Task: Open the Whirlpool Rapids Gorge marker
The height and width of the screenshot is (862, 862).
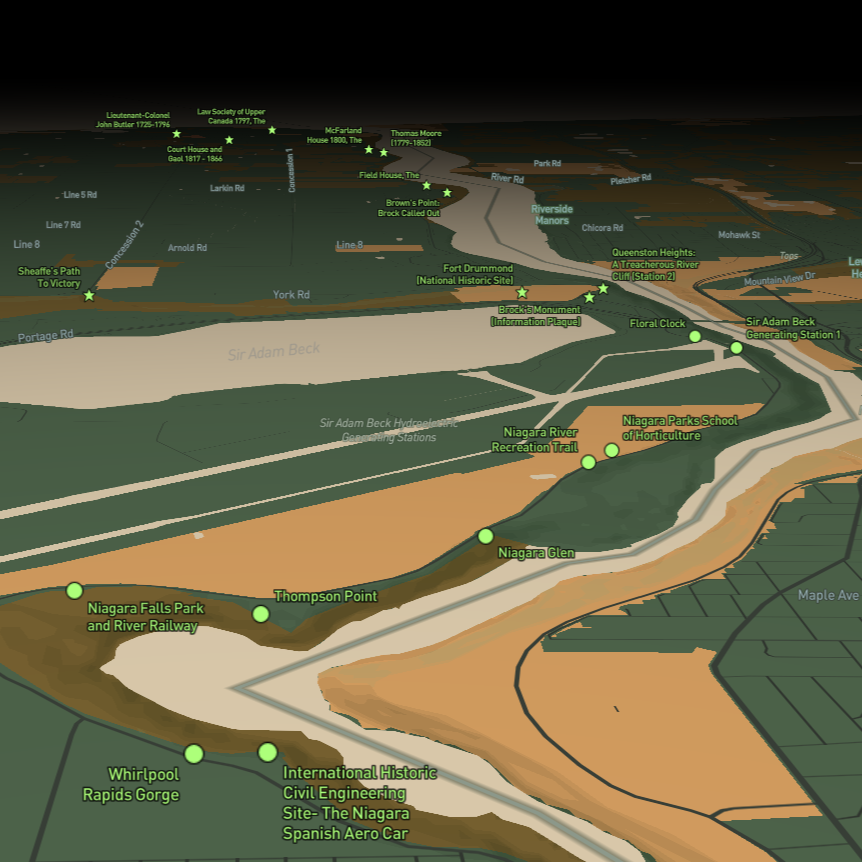Action: tap(194, 753)
